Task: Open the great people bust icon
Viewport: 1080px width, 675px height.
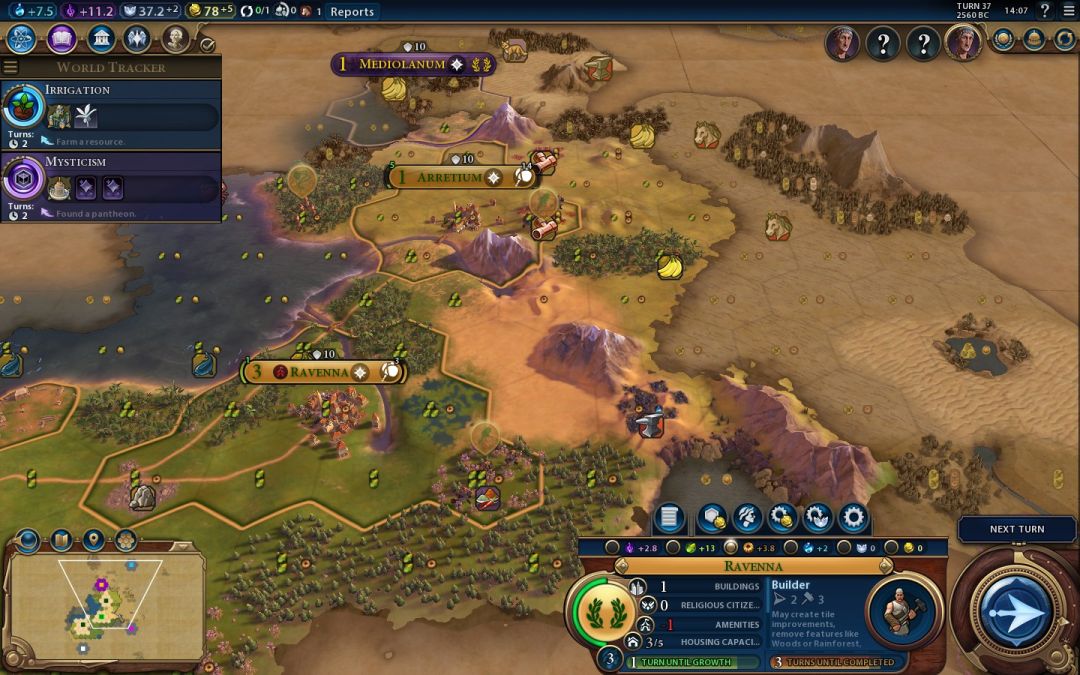Action: point(176,39)
